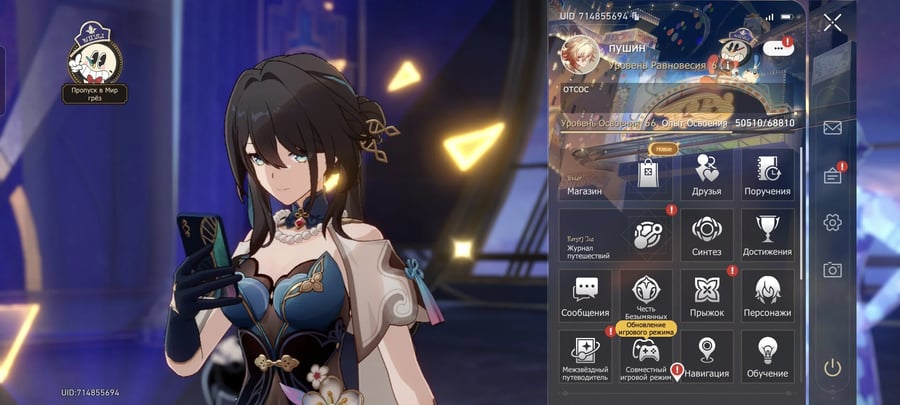Open the mail envelope icon

pos(832,128)
